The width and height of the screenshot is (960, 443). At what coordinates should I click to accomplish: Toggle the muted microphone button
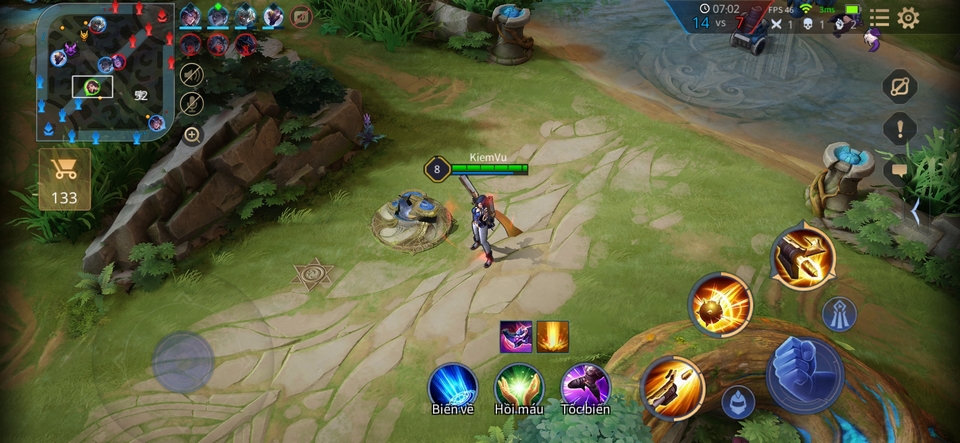(x=191, y=103)
